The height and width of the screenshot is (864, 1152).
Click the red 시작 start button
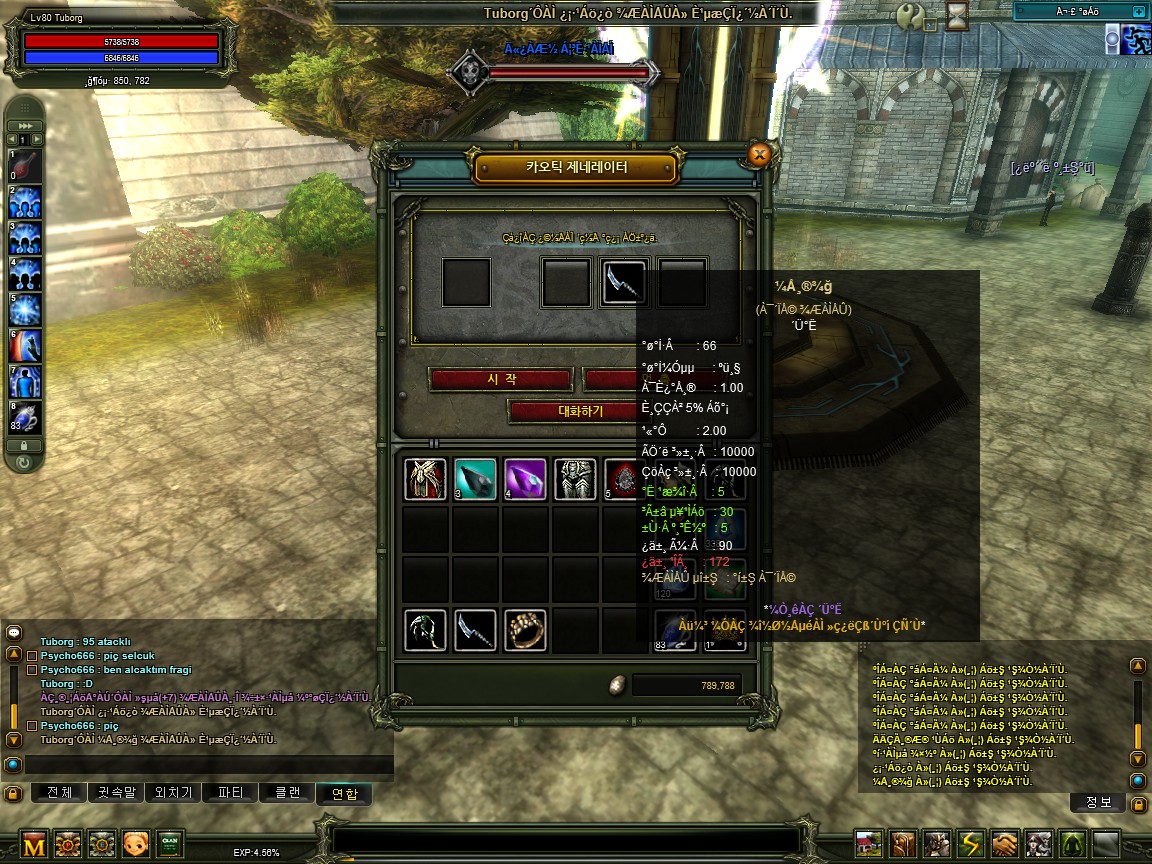(499, 379)
